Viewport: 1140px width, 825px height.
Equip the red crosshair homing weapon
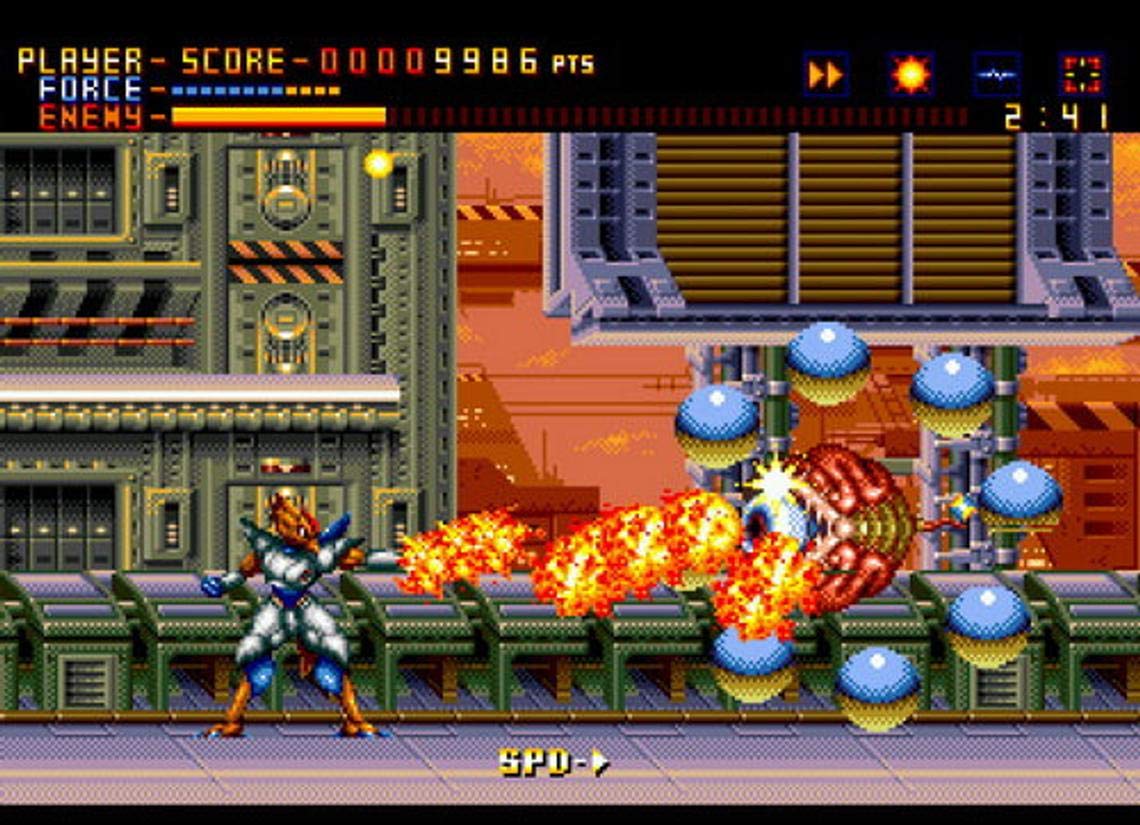coord(1082,75)
